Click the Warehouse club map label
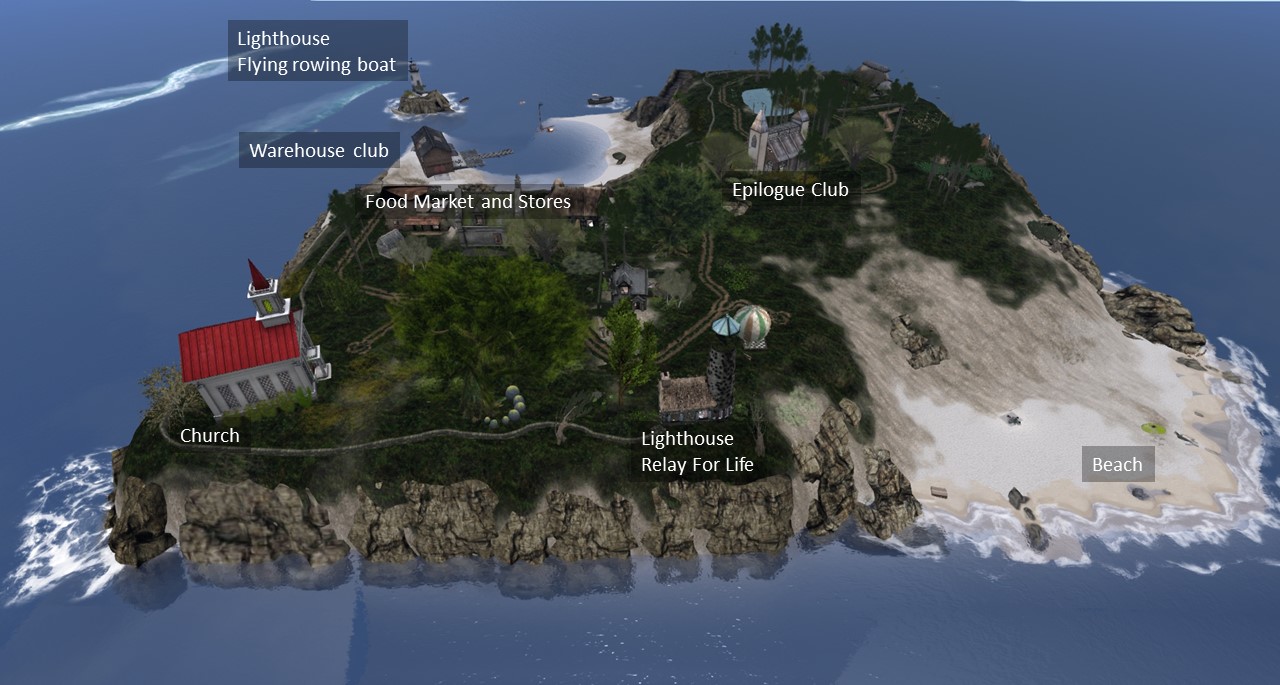This screenshot has height=685, width=1280. point(318,151)
